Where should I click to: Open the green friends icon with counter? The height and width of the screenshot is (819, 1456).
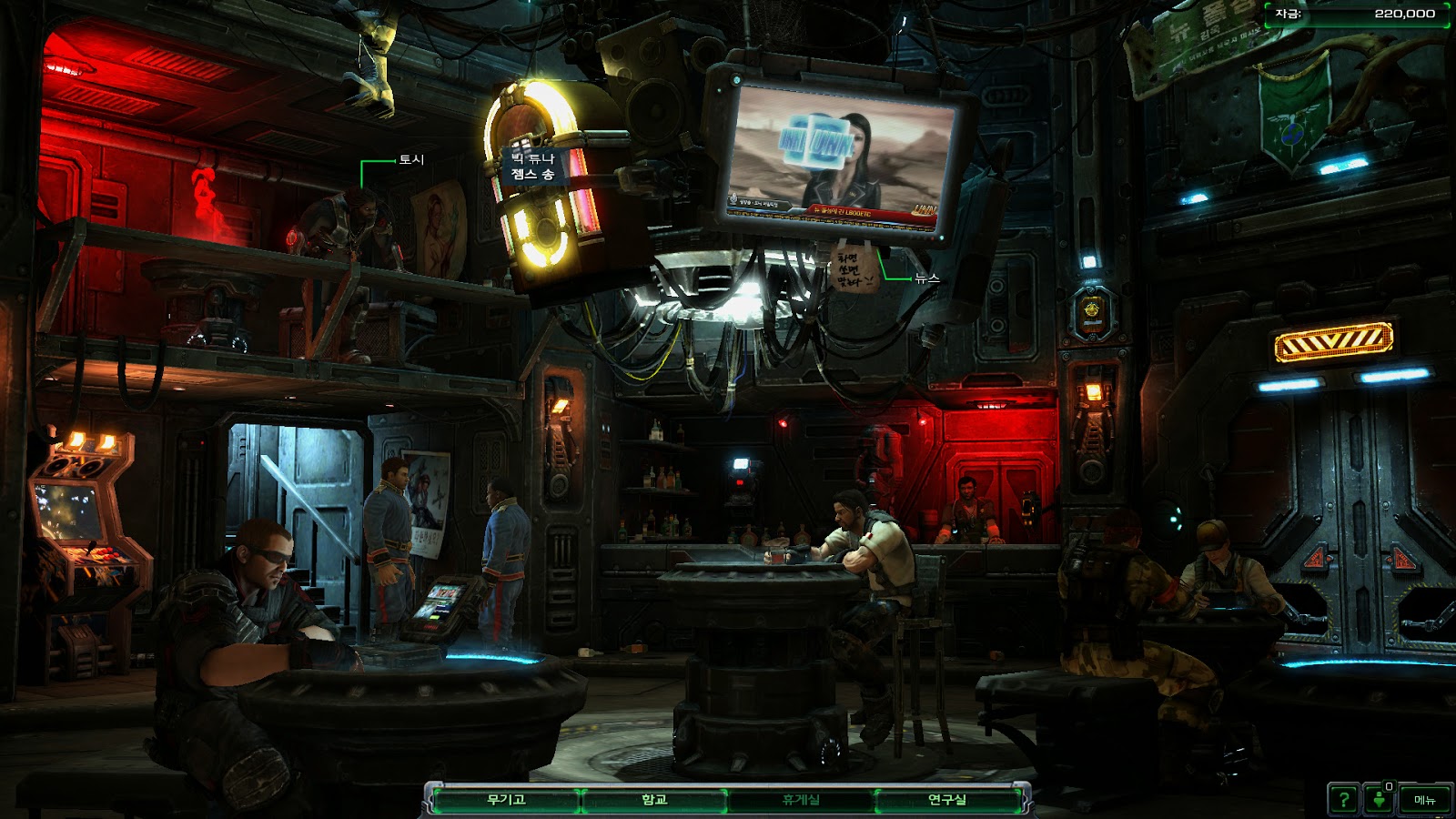pyautogui.click(x=1380, y=800)
